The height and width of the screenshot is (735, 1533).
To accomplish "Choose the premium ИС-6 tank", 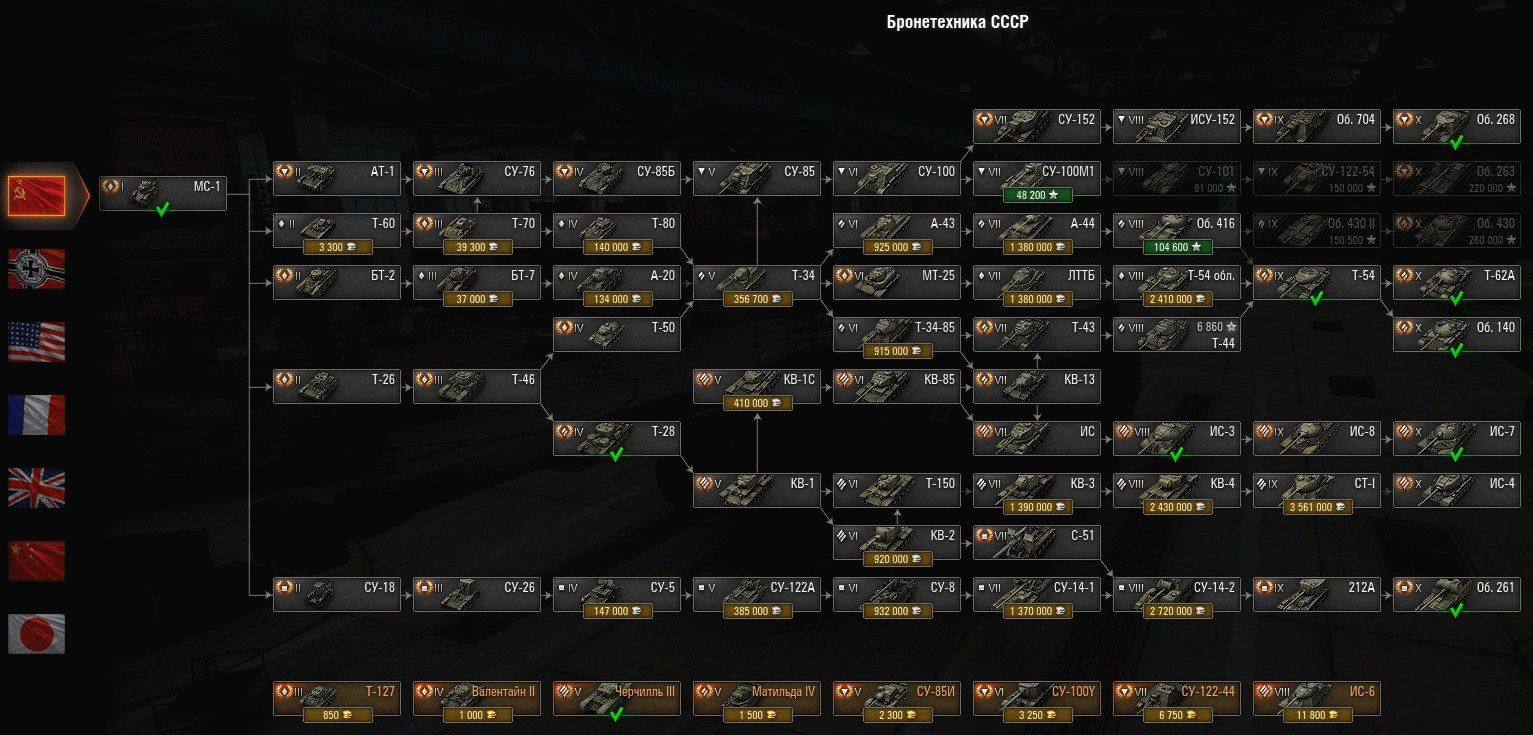I will tap(1316, 698).
